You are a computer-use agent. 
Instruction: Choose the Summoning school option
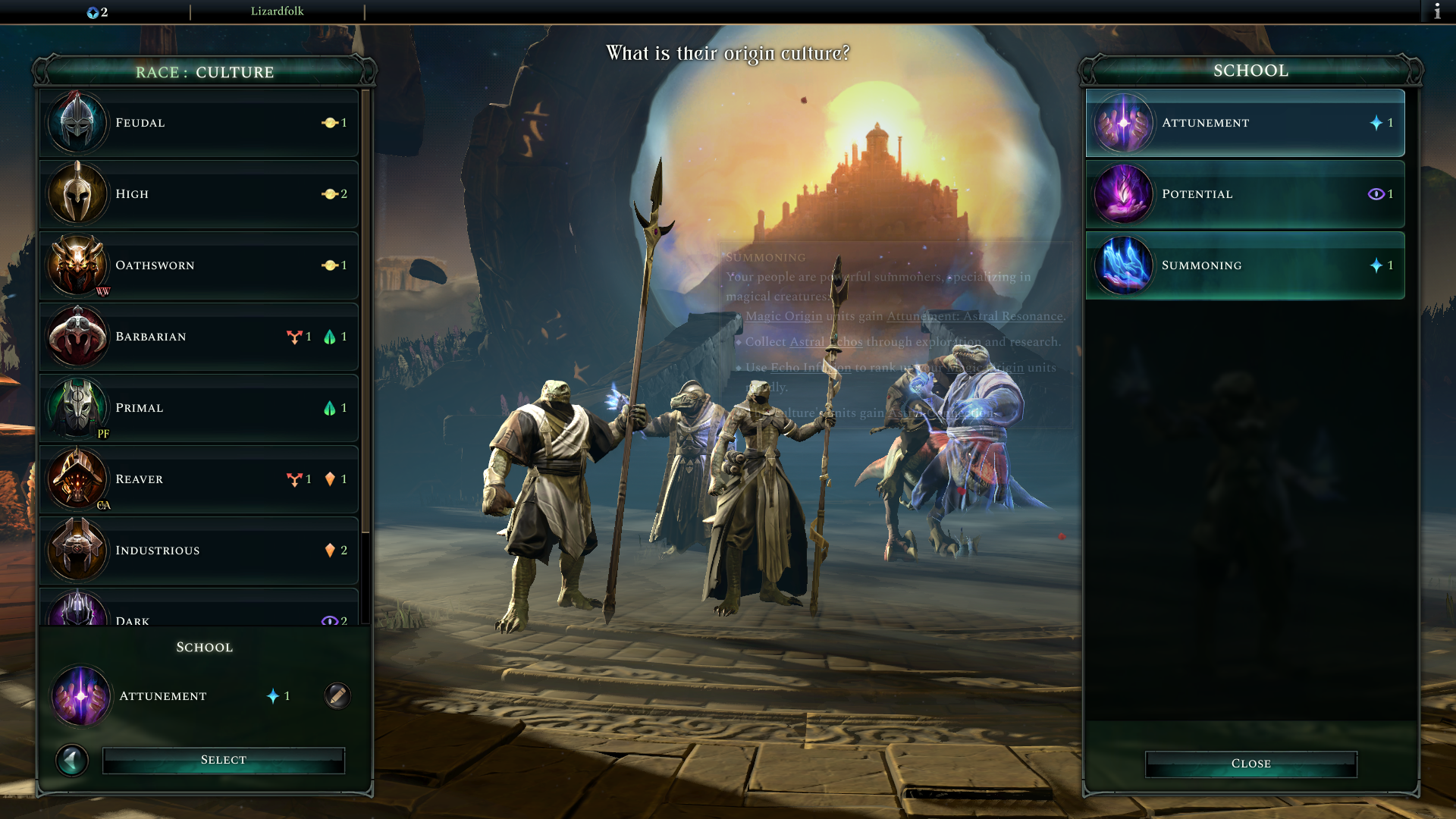click(1244, 265)
